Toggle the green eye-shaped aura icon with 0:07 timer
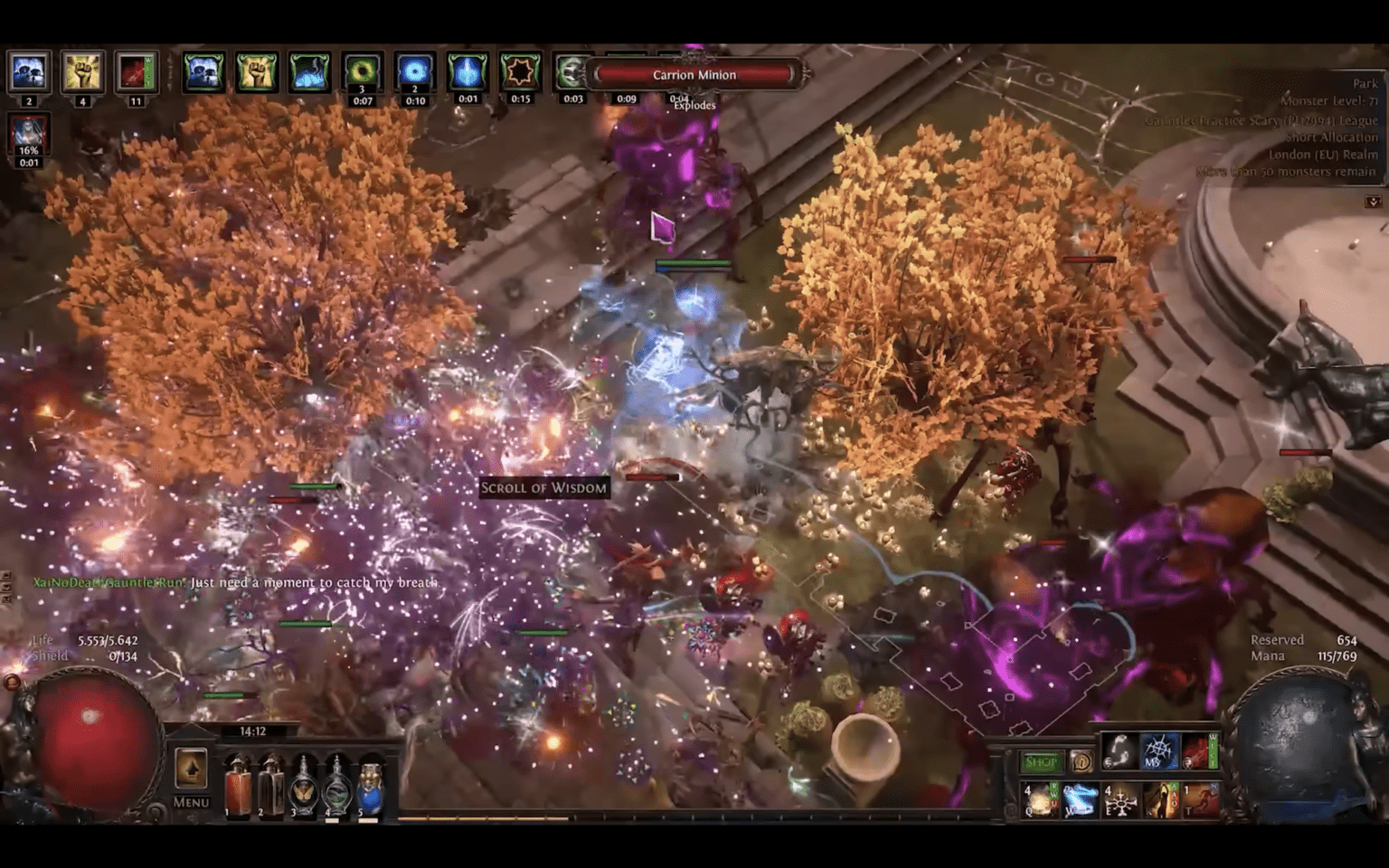This screenshot has height=868, width=1389. (x=362, y=71)
